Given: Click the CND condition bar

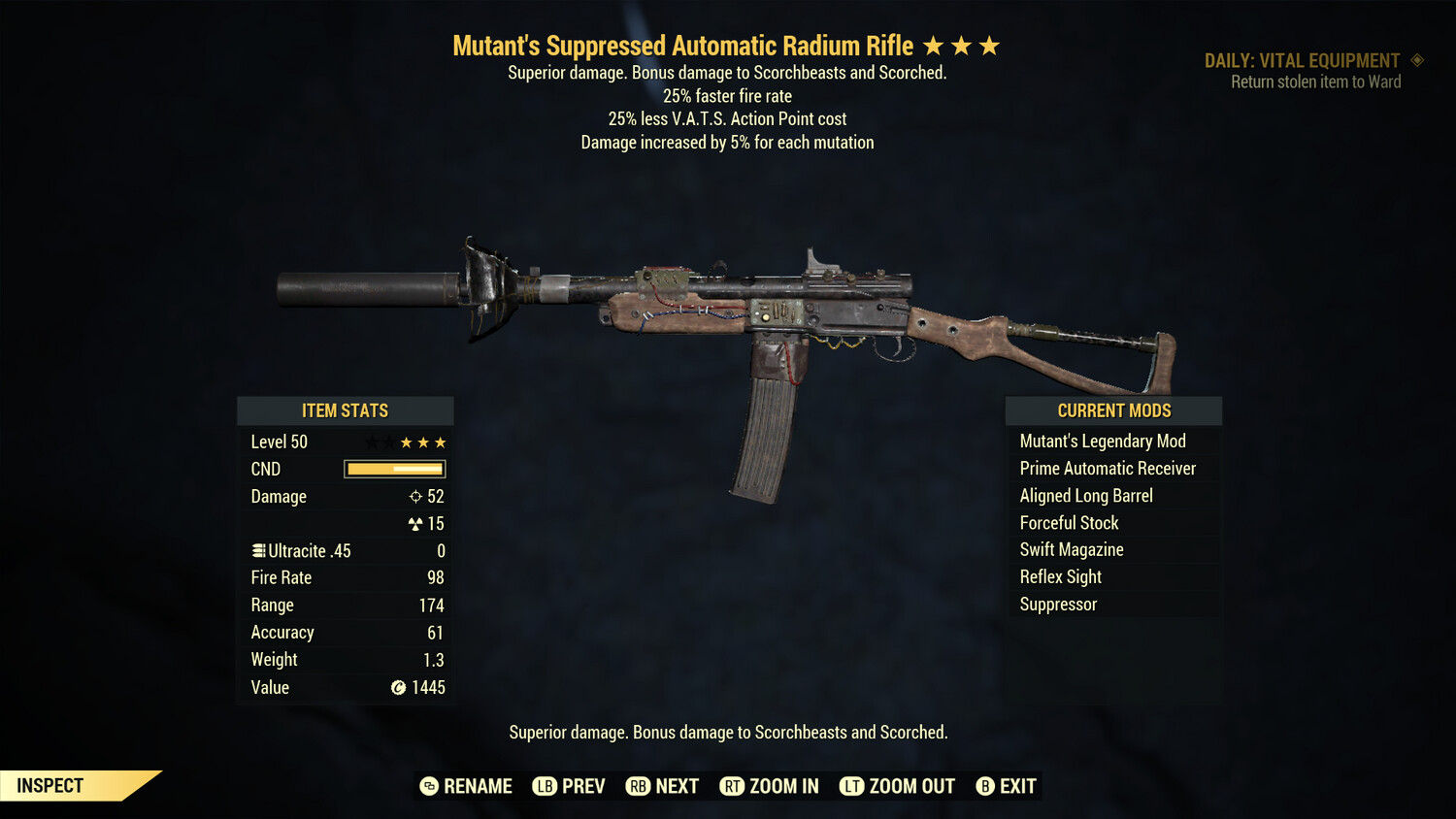Looking at the screenshot, I should (394, 469).
